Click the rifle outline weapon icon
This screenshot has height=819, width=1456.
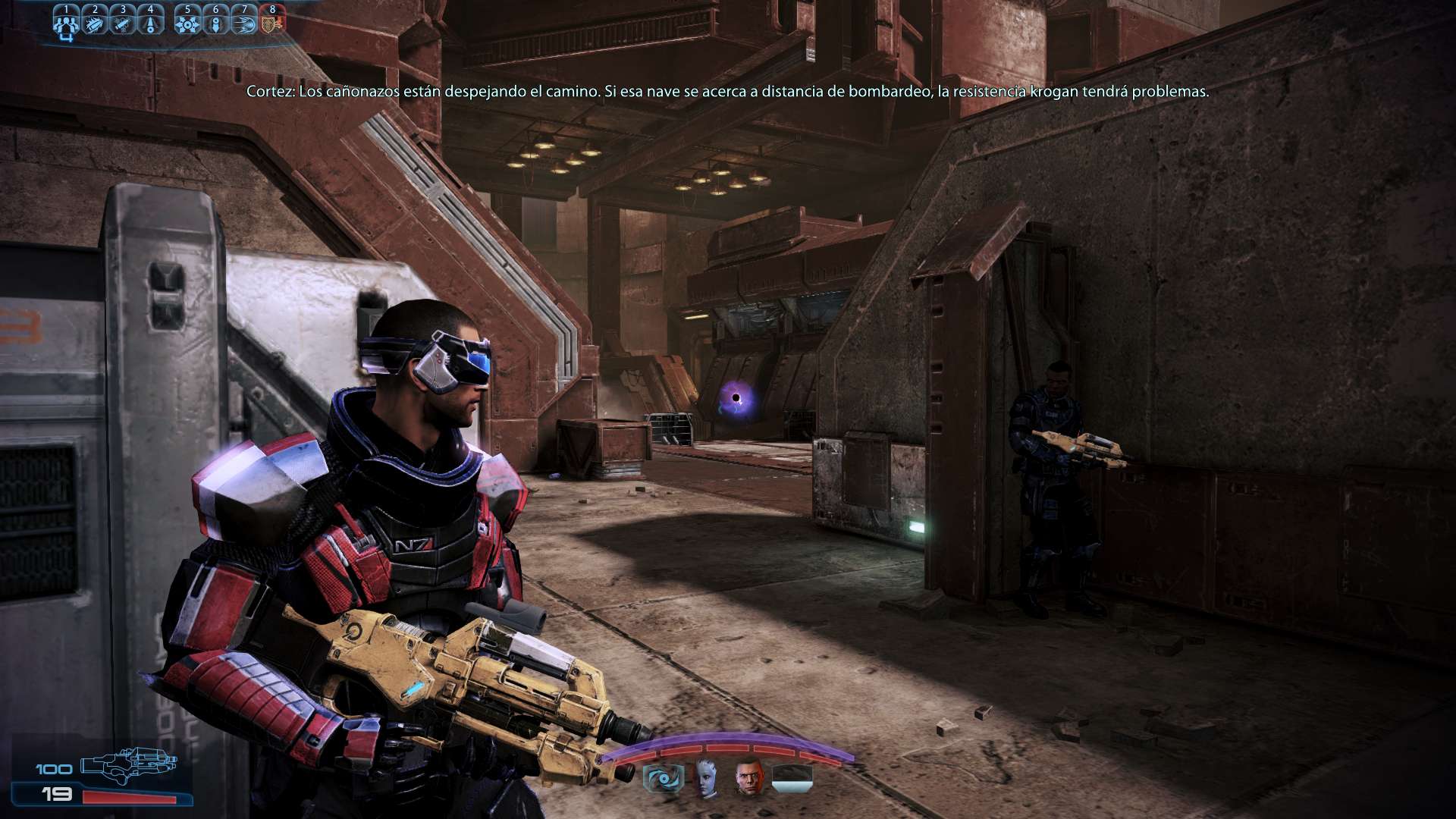pos(128,764)
